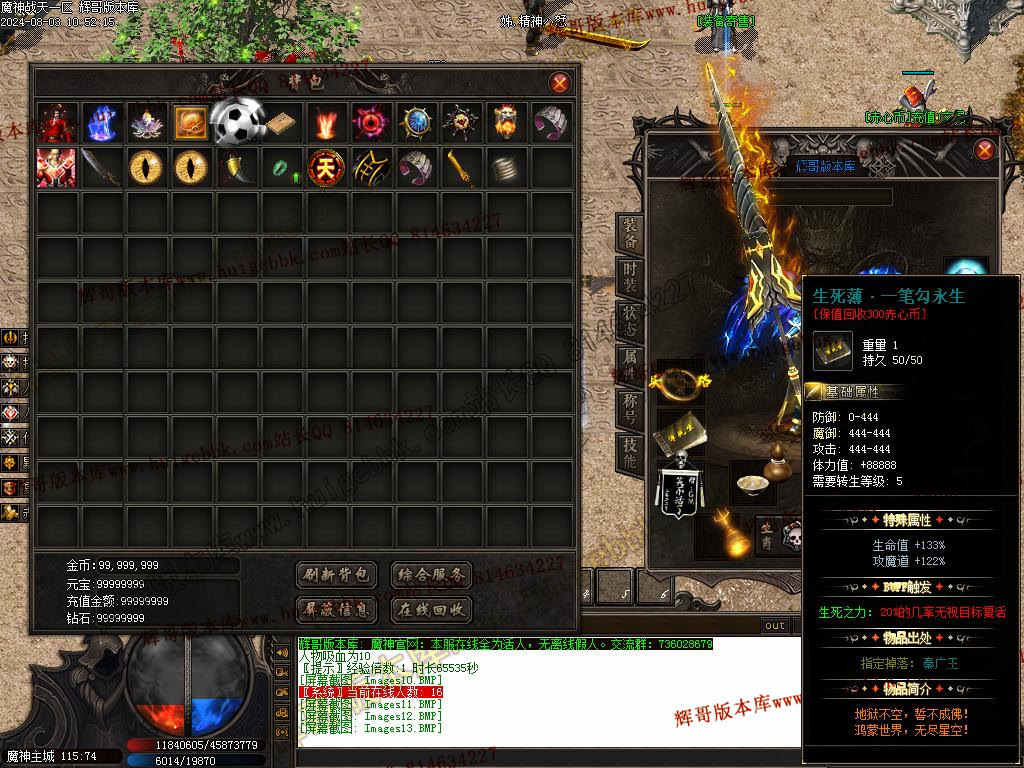Switch to the 装备 equipment tab
This screenshot has width=1024, height=768.
pos(630,234)
